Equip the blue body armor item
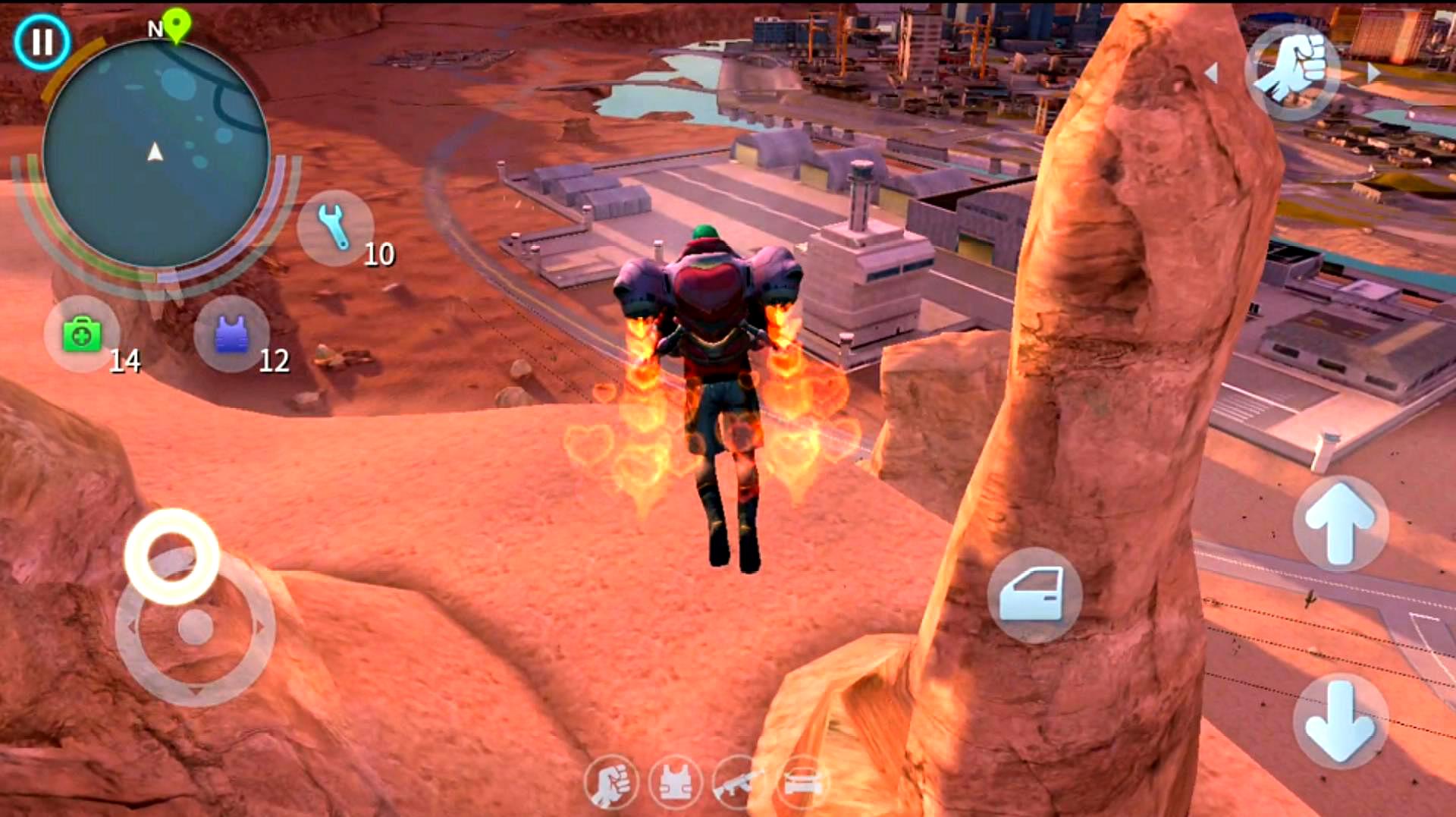This screenshot has height=817, width=1456. tap(232, 335)
